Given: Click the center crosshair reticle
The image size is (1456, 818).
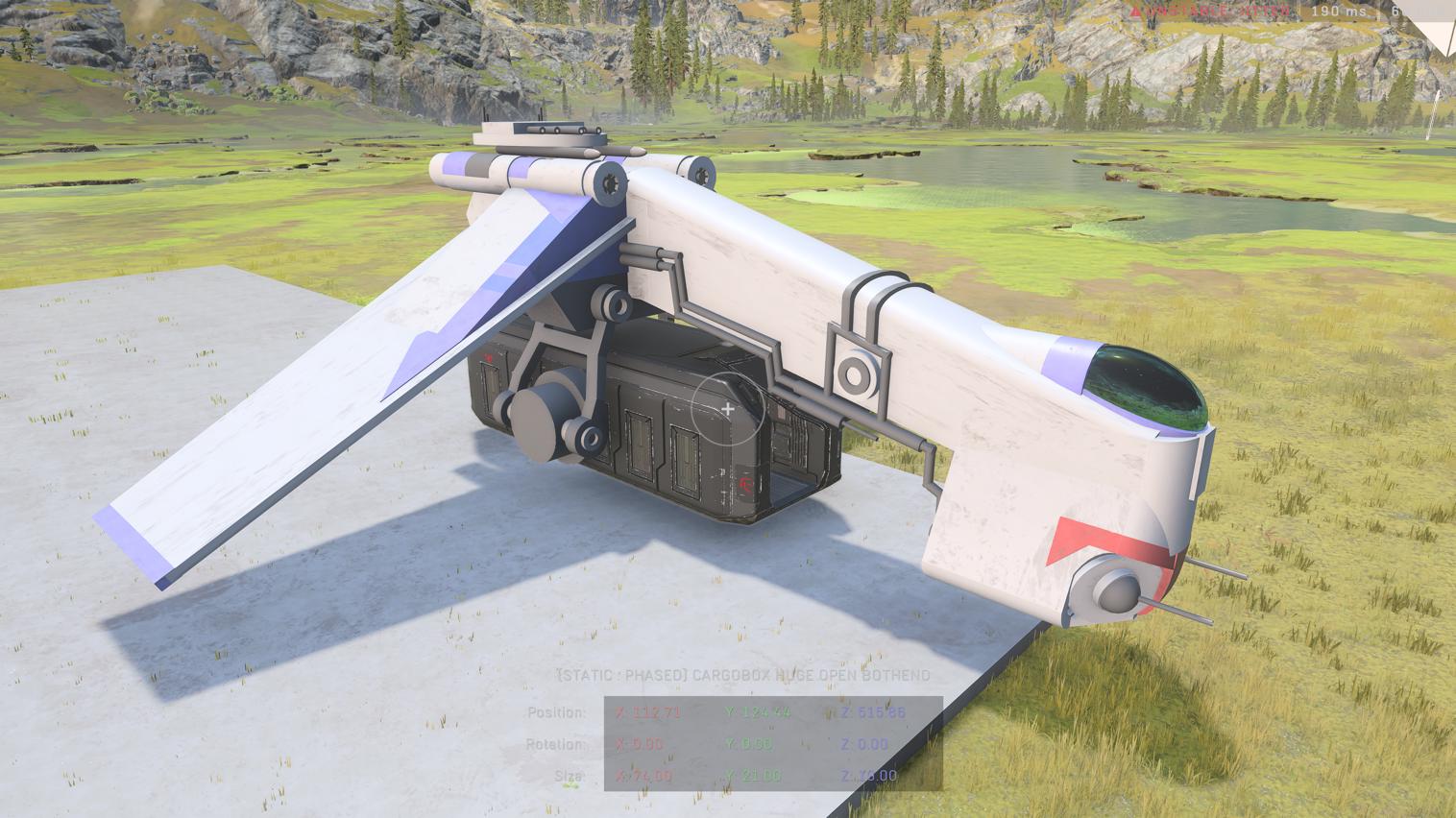Looking at the screenshot, I should point(728,409).
